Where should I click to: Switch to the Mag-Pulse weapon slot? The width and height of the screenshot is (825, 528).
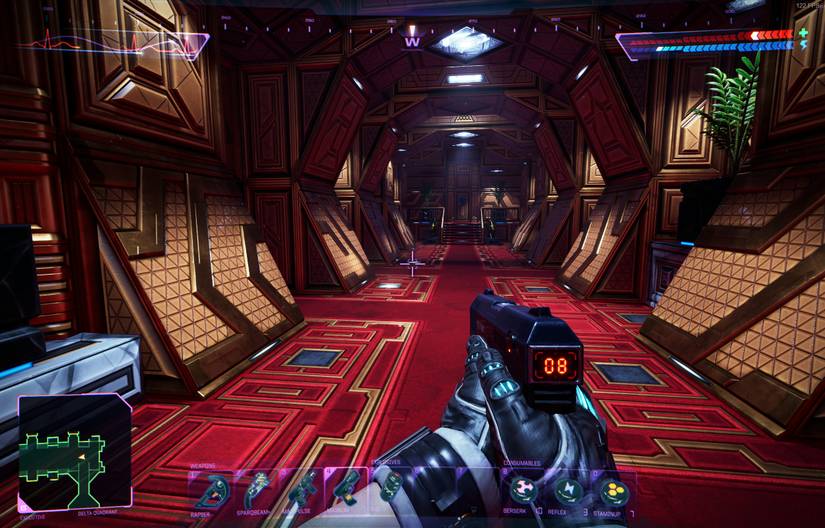pyautogui.click(x=302, y=488)
